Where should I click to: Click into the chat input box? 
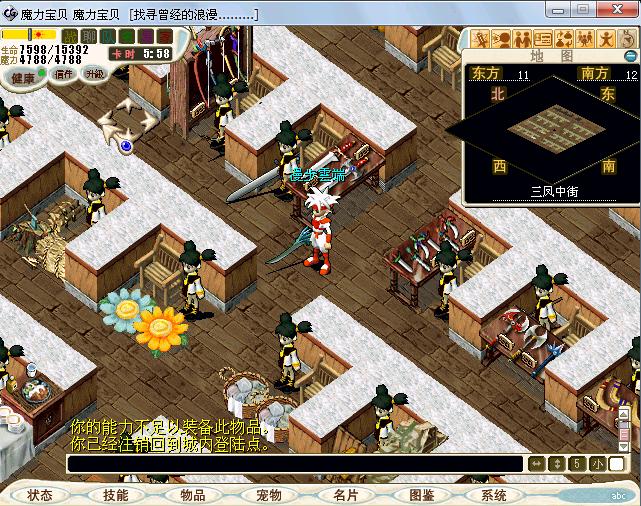(295, 464)
